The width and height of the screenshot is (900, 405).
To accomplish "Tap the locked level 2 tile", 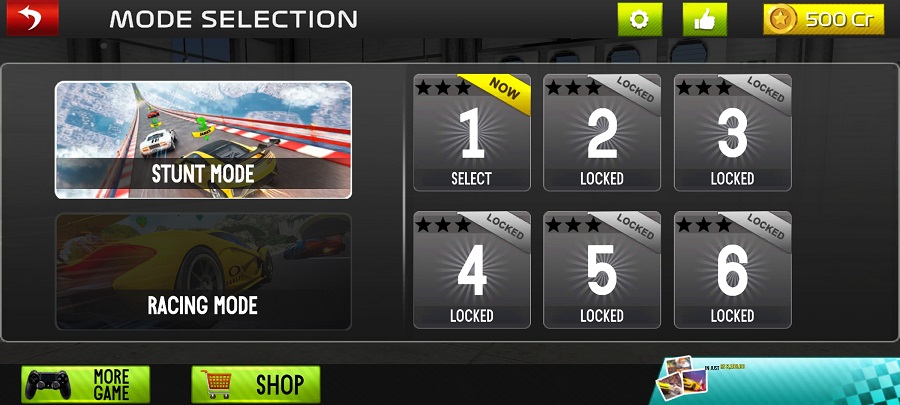I will (601, 132).
